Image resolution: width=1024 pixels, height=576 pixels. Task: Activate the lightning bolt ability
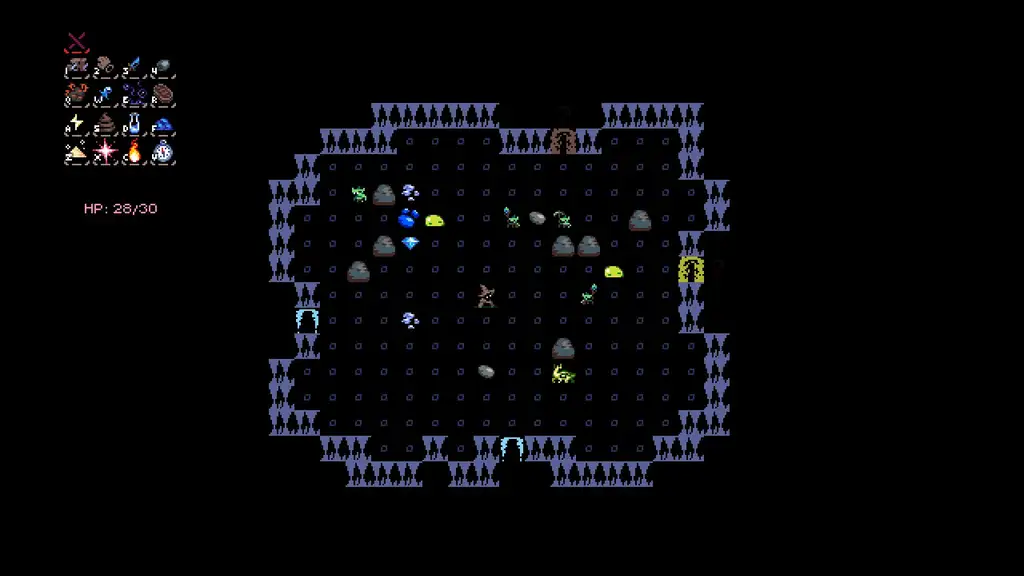[77, 124]
